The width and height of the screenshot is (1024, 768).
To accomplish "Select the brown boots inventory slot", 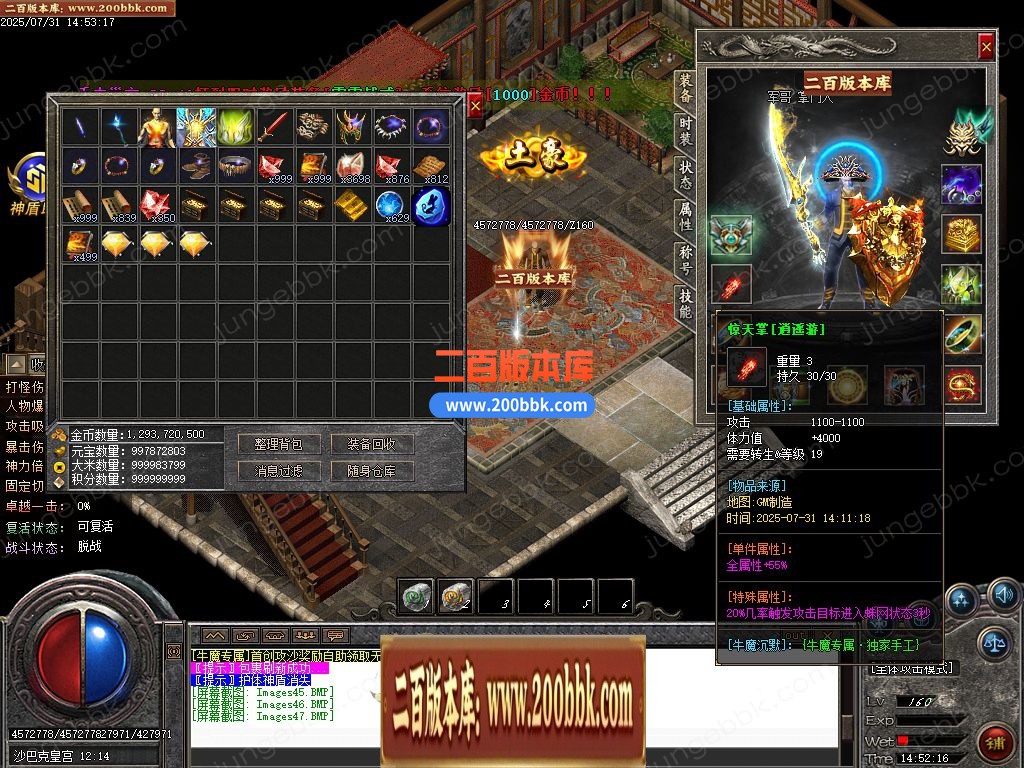I will click(x=197, y=166).
